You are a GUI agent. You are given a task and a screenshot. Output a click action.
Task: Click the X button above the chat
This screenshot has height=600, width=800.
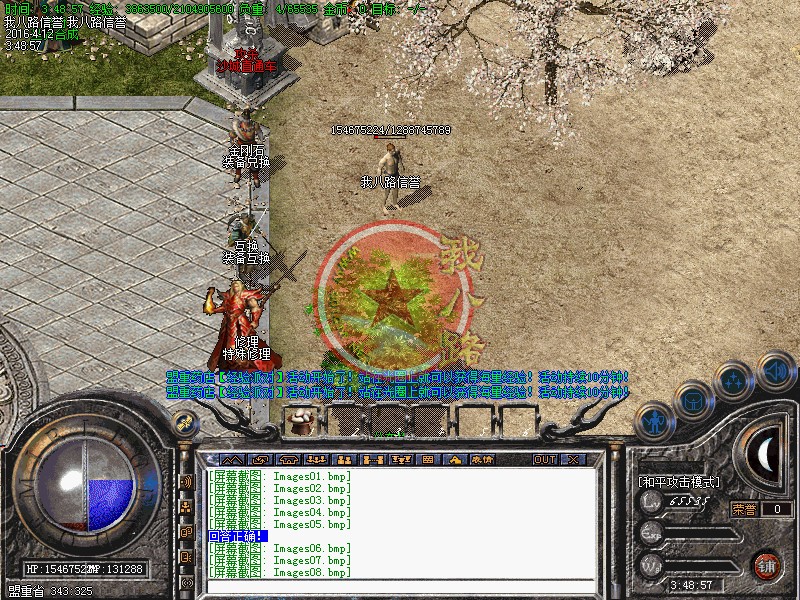coord(573,460)
